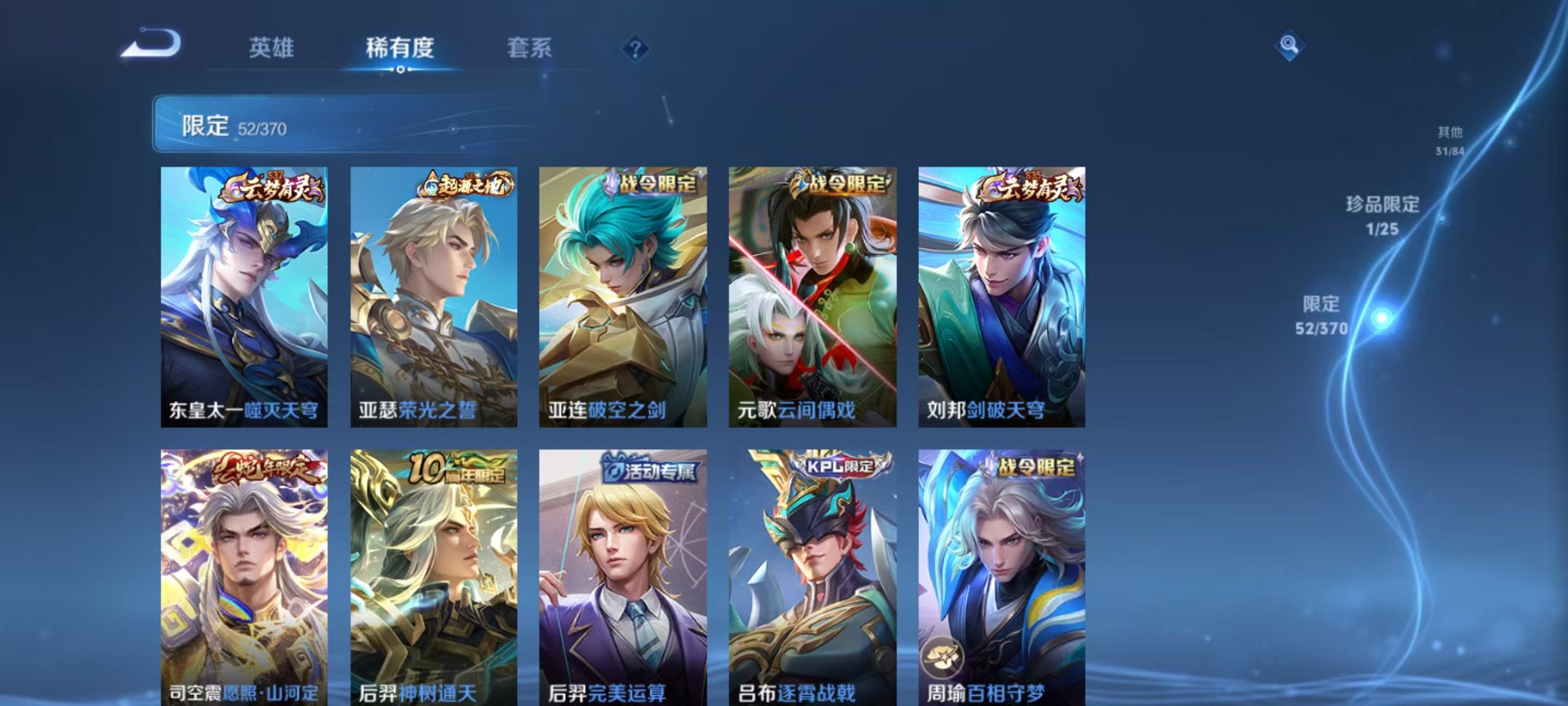The image size is (1568, 706).
Task: Switch to the 套系 tab
Action: (x=531, y=47)
